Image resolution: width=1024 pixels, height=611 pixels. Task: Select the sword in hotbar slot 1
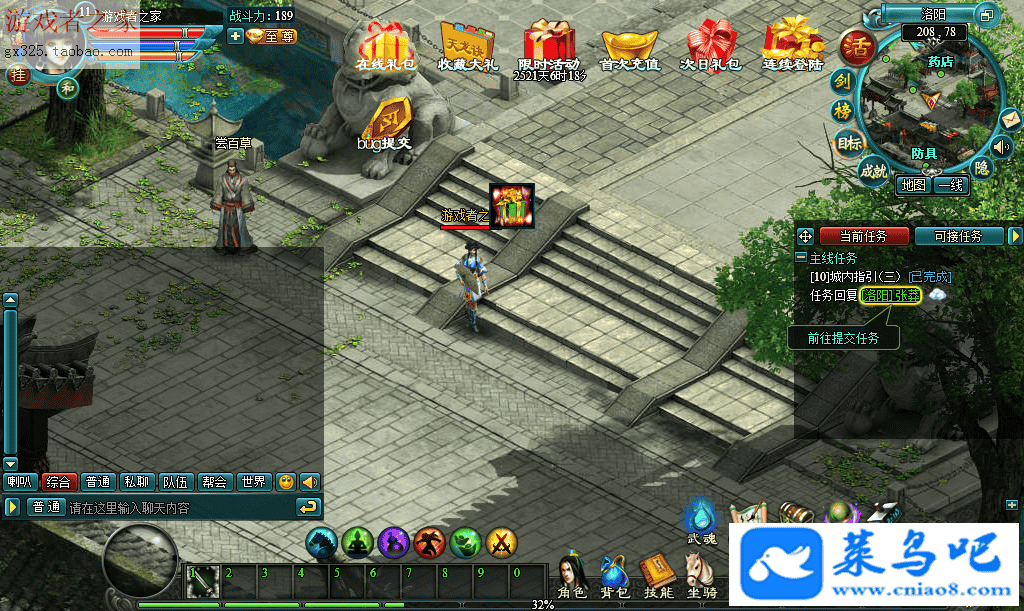(201, 580)
